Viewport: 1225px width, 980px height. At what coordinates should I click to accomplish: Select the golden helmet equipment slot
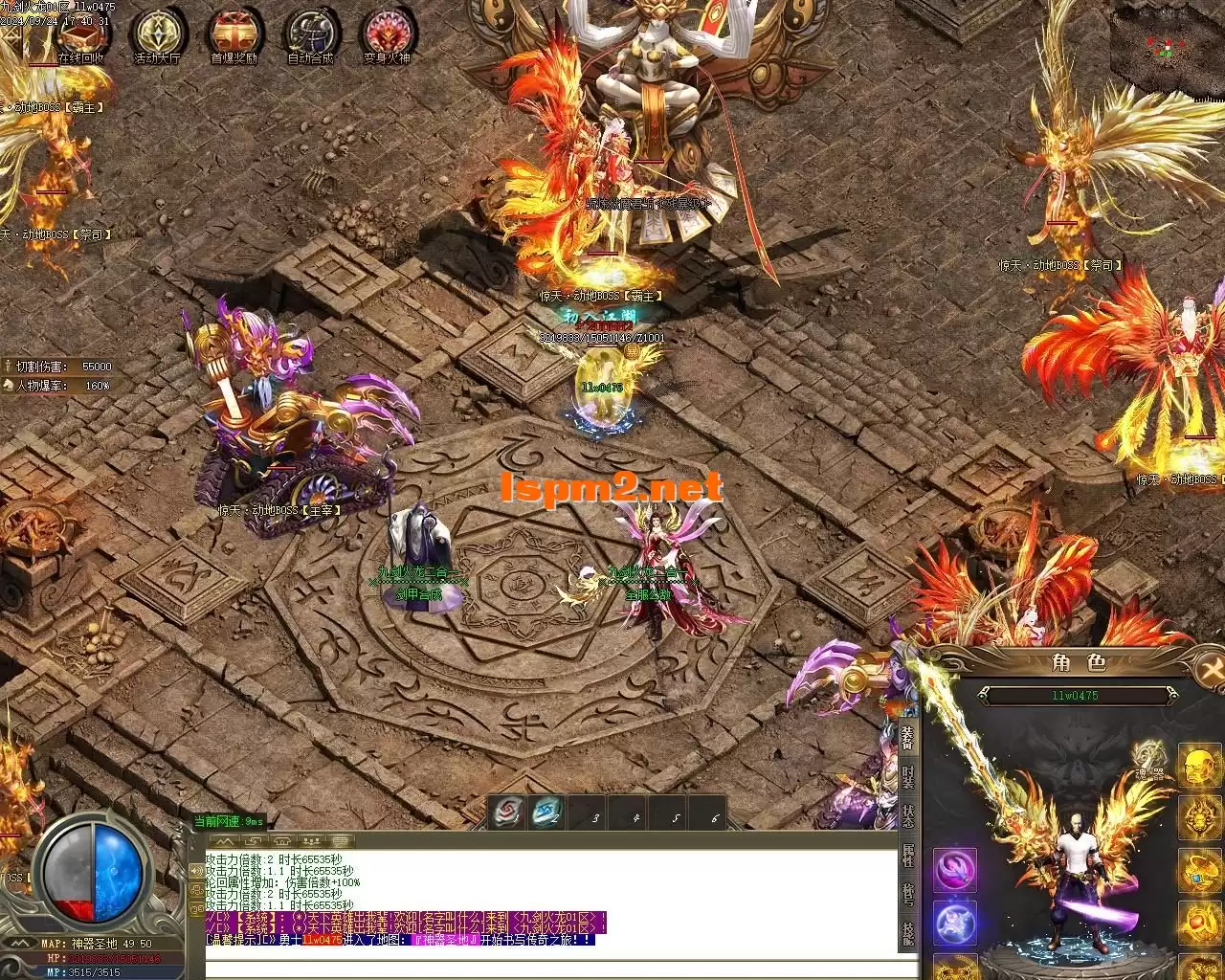1197,767
